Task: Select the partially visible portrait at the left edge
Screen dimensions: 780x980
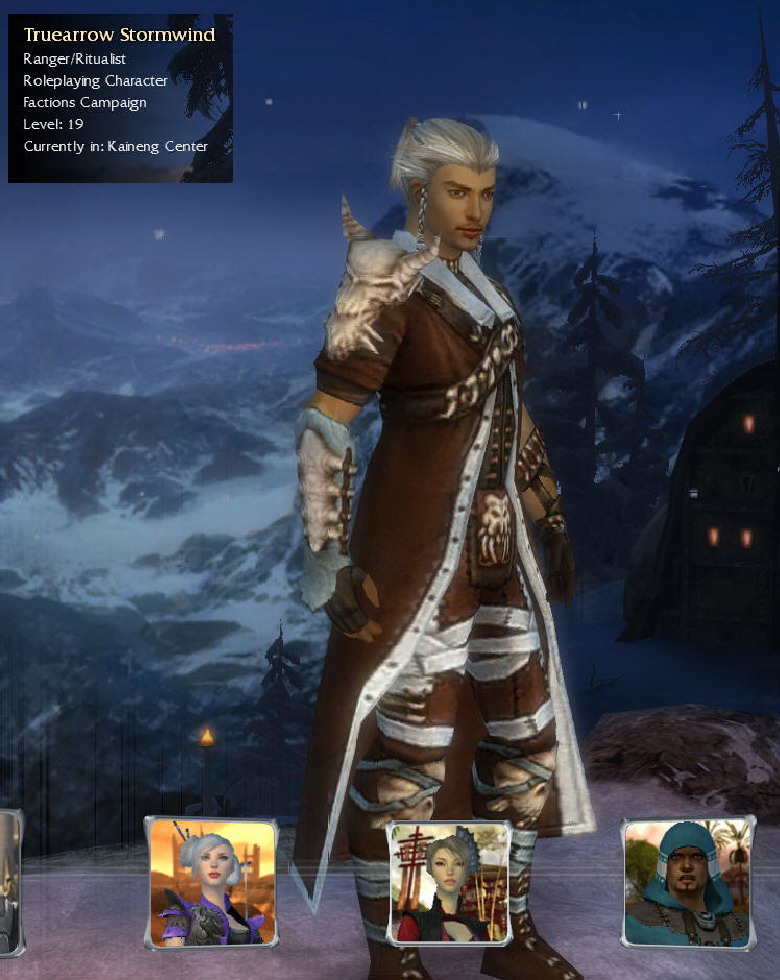Action: (9, 883)
